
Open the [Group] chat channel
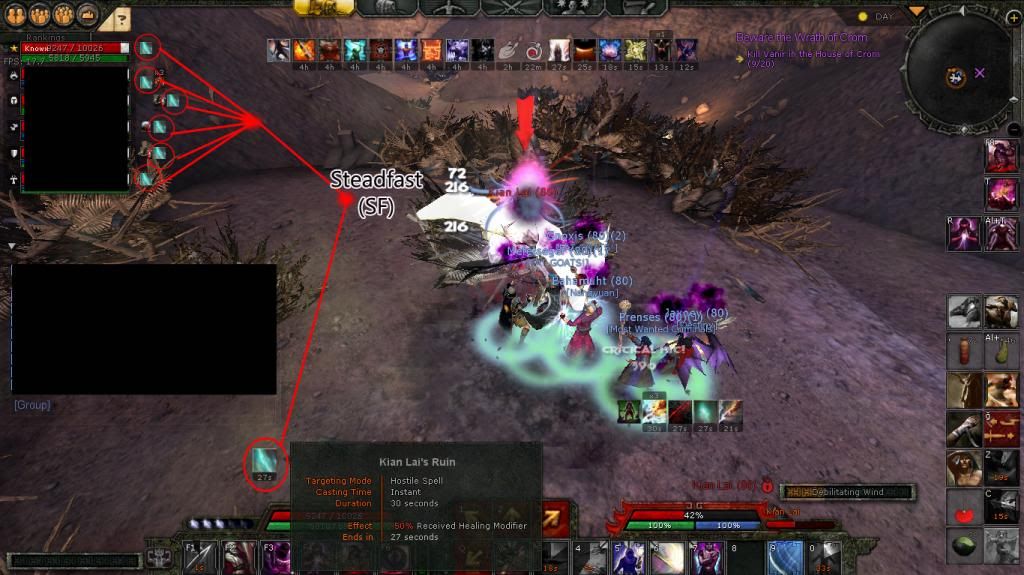pos(32,405)
